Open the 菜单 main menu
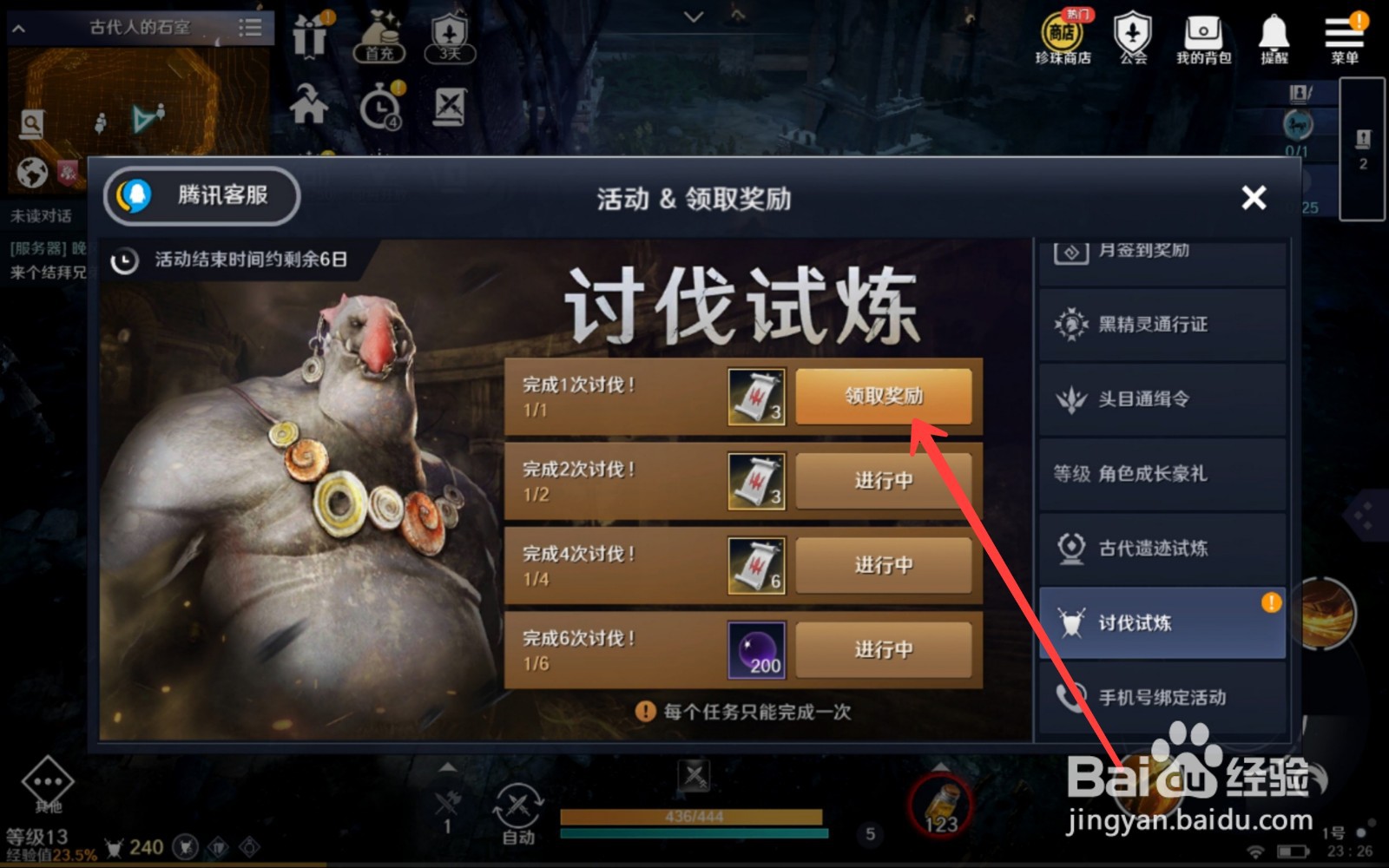The image size is (1389, 868). (x=1344, y=36)
